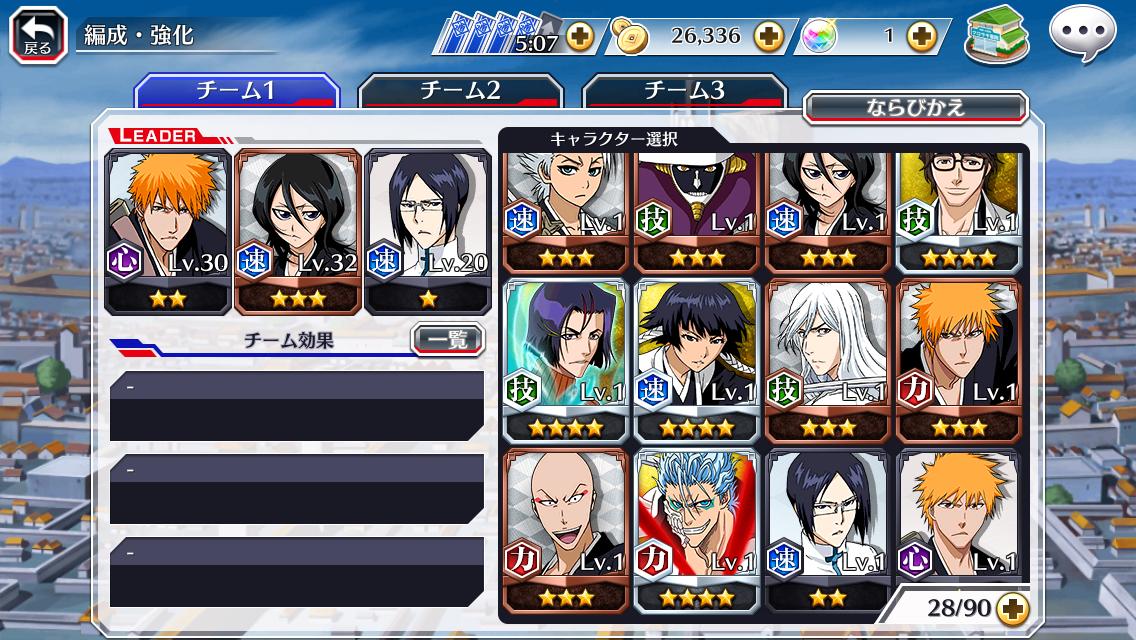Viewport: 1136px width, 640px height.
Task: Pick the white-haired Ukitake character card
Action: (x=827, y=360)
